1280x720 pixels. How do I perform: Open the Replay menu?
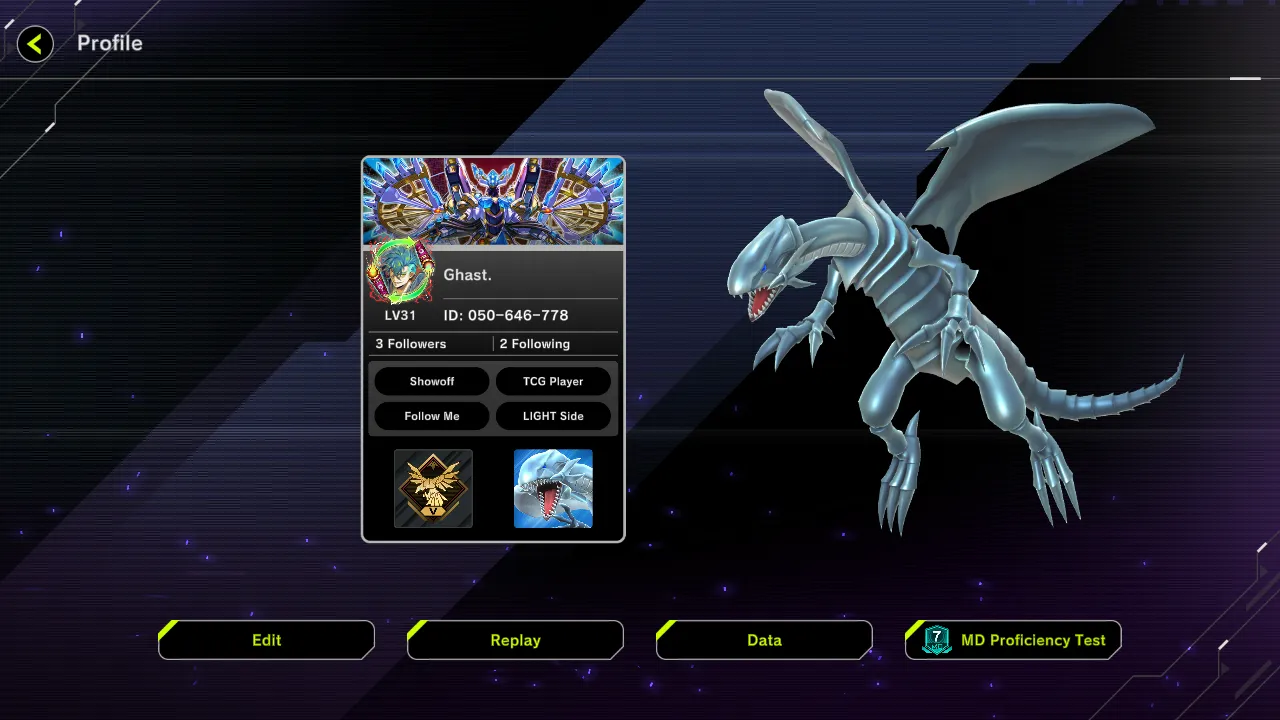tap(515, 640)
